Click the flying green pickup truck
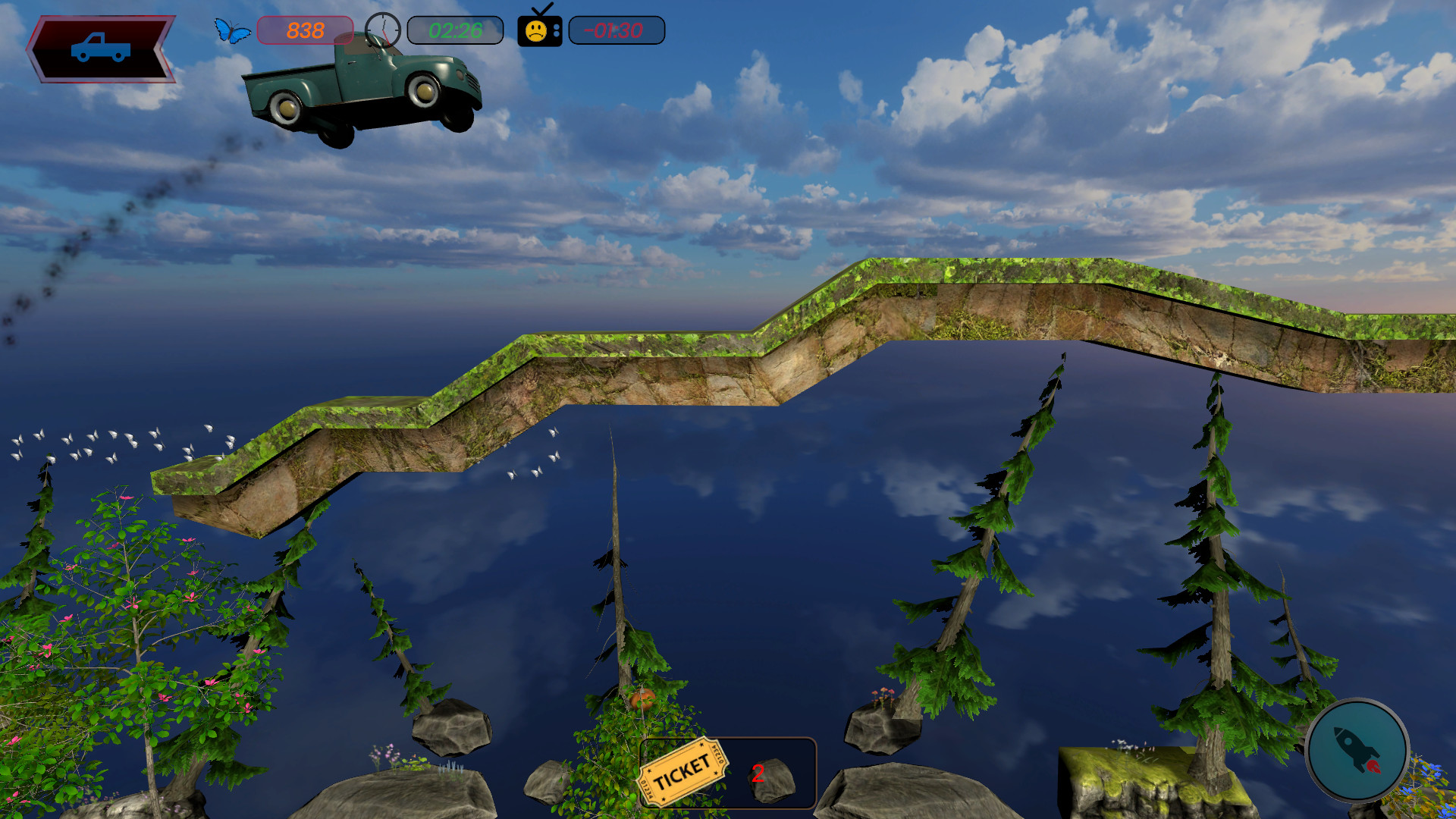 (364, 91)
